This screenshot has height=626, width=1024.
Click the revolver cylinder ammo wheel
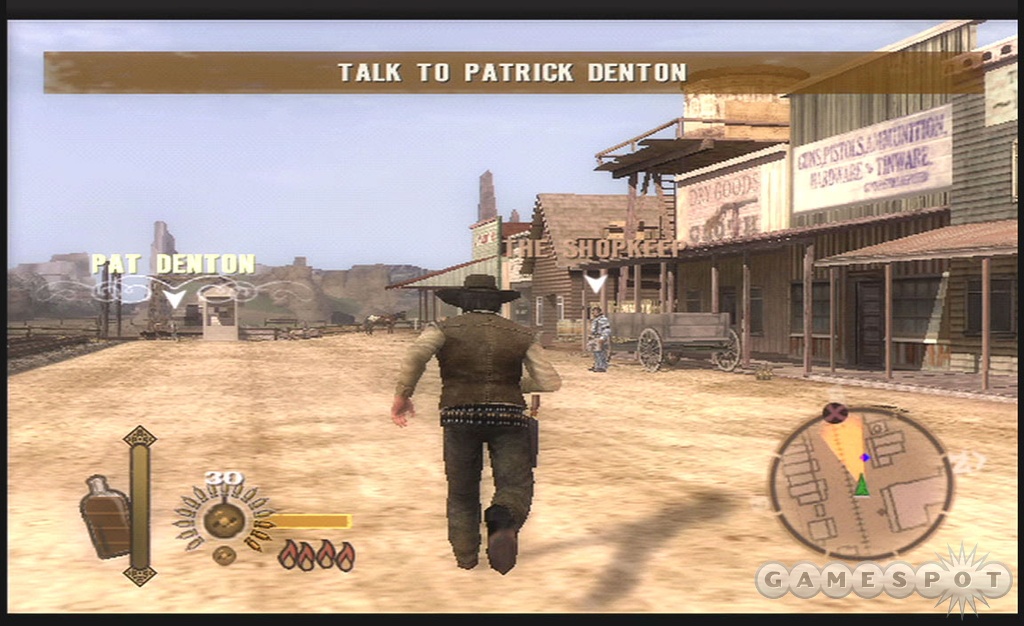[x=222, y=518]
